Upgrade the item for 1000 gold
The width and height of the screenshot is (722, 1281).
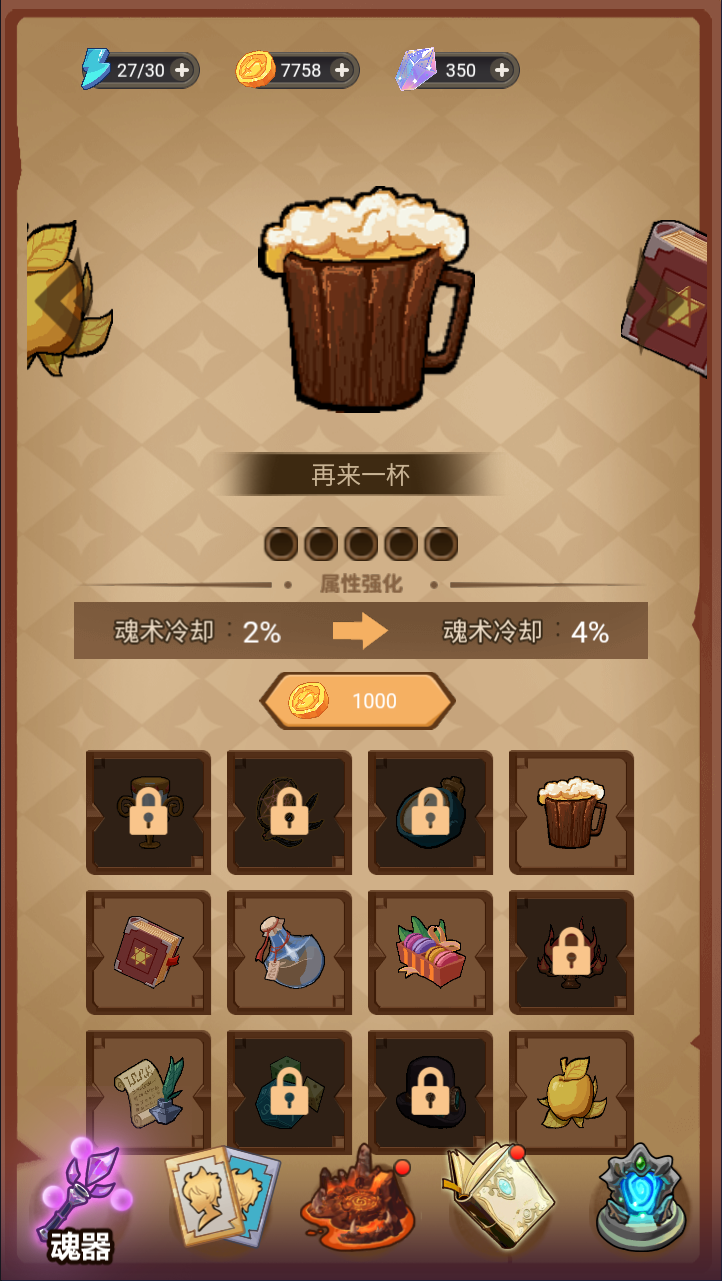pos(358,701)
